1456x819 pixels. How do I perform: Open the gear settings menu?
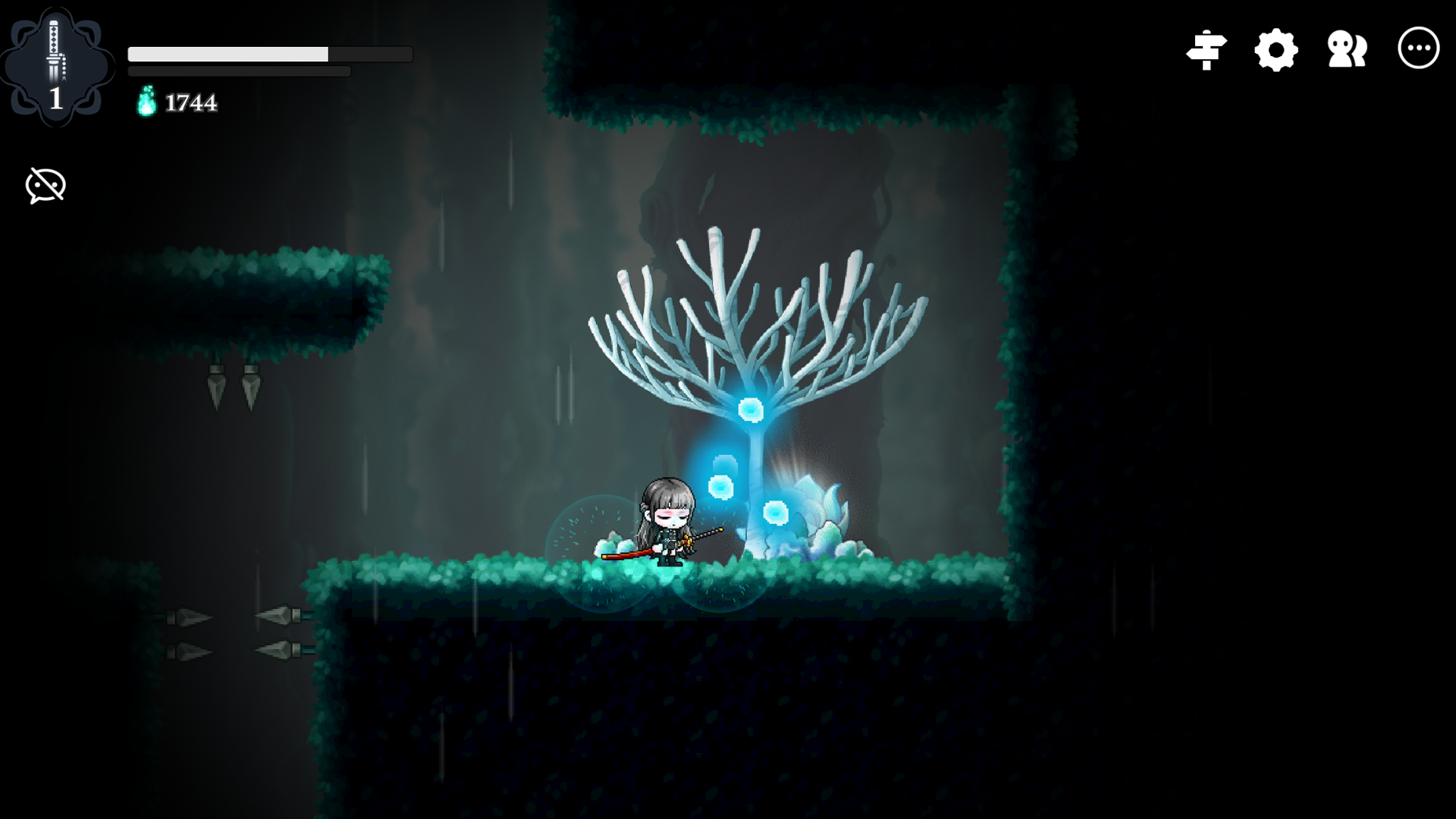pos(1276,50)
